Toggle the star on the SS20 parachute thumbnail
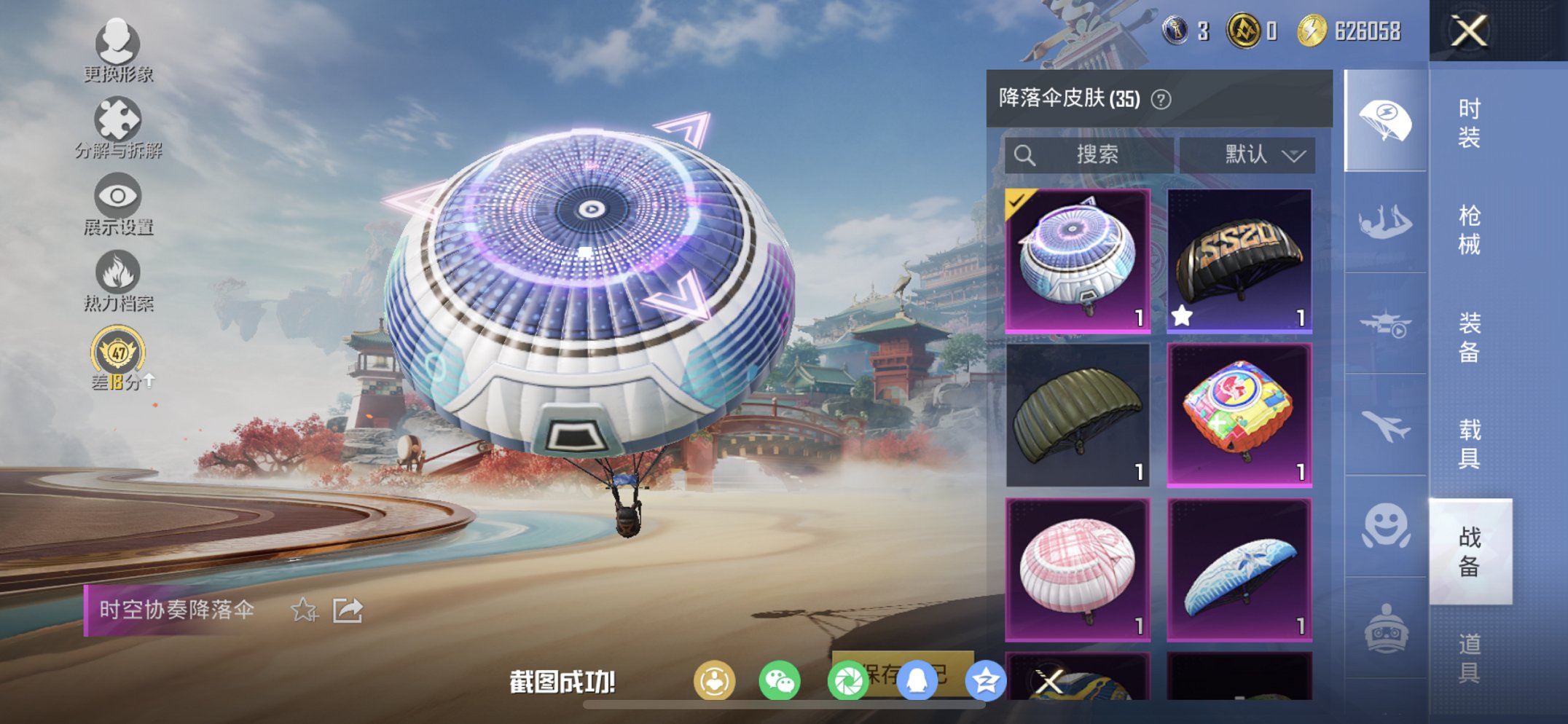 pos(1183,314)
